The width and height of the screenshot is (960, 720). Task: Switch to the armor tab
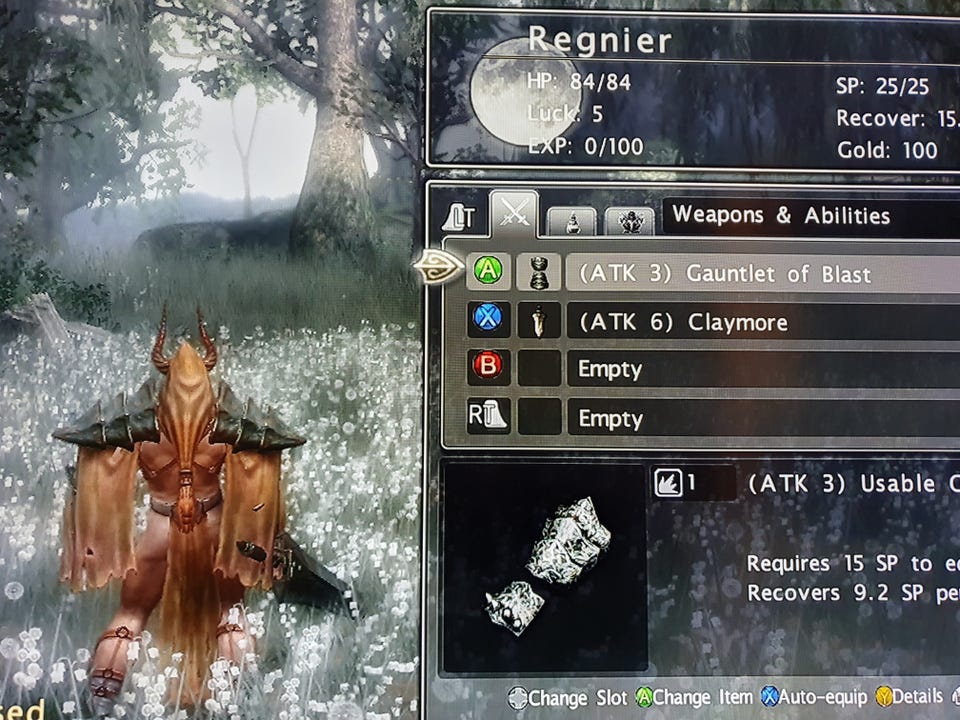629,221
